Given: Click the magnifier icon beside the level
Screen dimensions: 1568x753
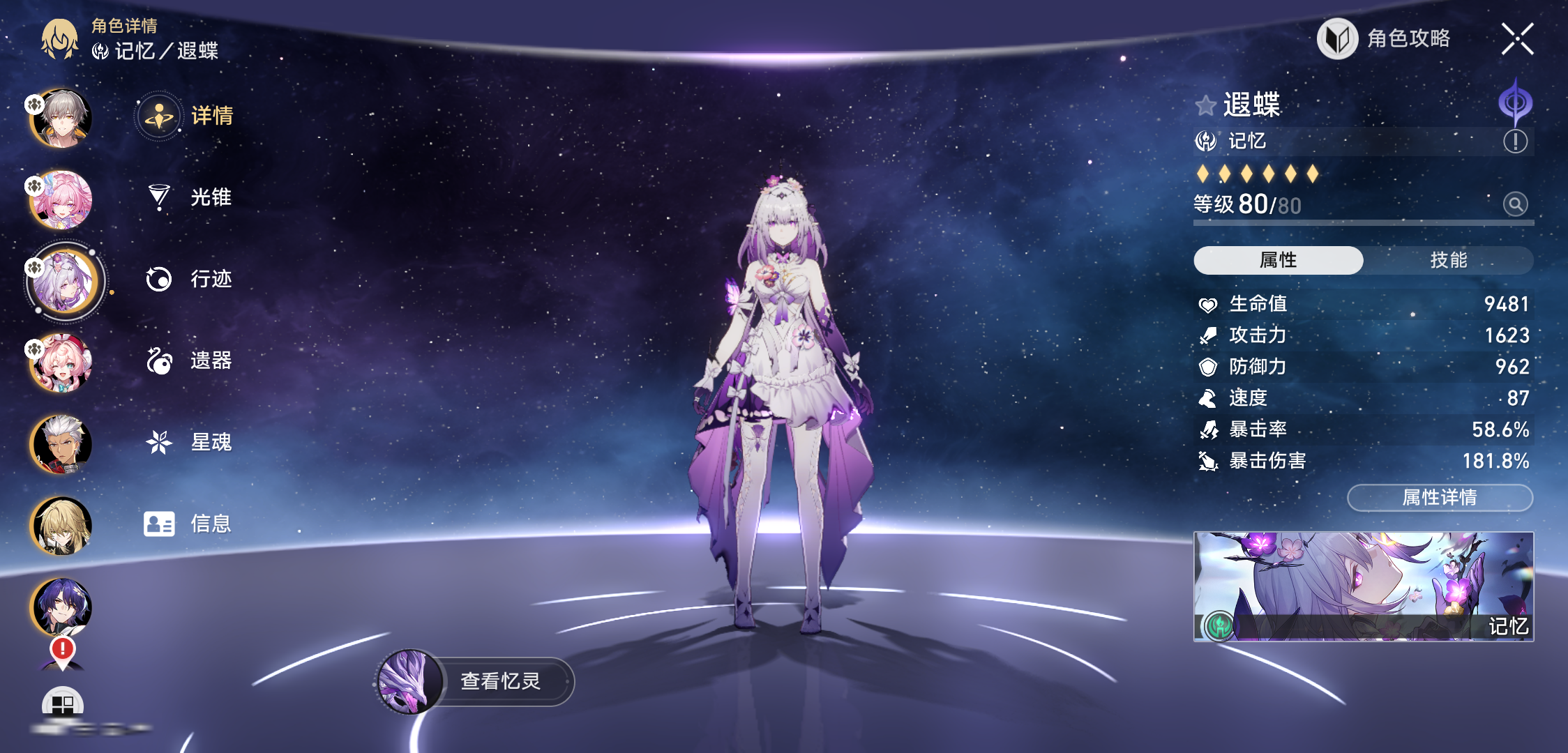Looking at the screenshot, I should [x=1515, y=204].
